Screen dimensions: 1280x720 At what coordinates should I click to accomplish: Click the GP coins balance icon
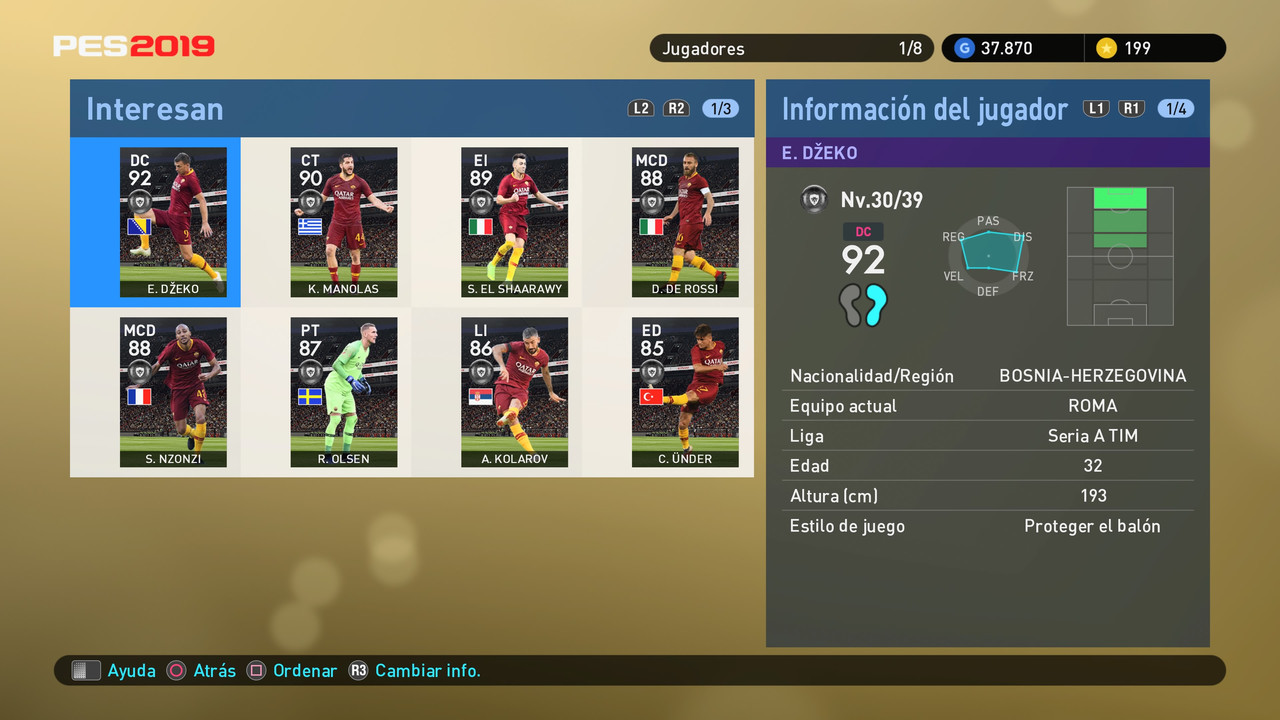(963, 47)
